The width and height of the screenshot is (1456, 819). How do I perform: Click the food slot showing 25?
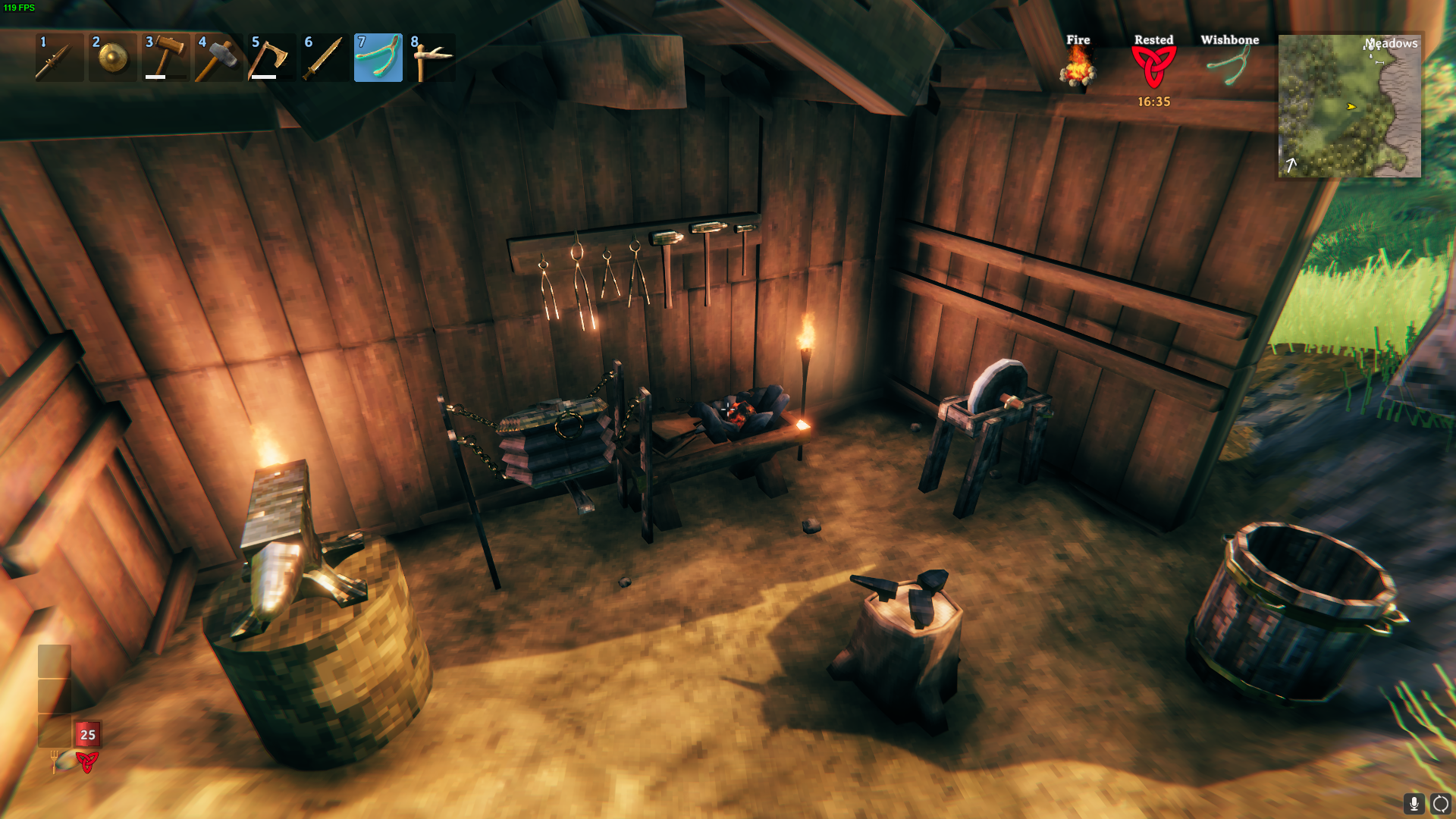(87, 734)
